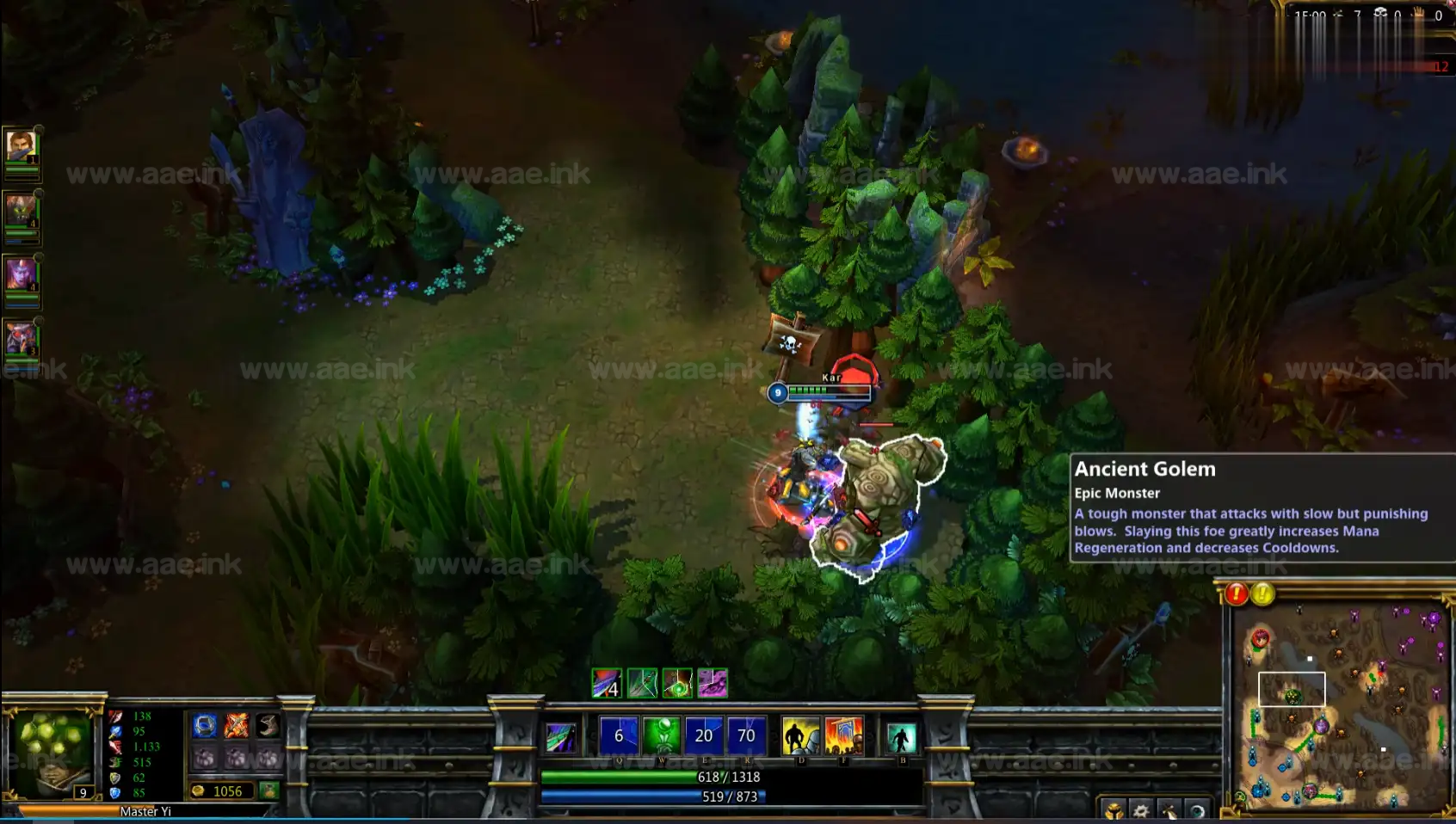Use the F summoner spell with flames
Image resolution: width=1456 pixels, height=824 pixels.
pyautogui.click(x=843, y=737)
